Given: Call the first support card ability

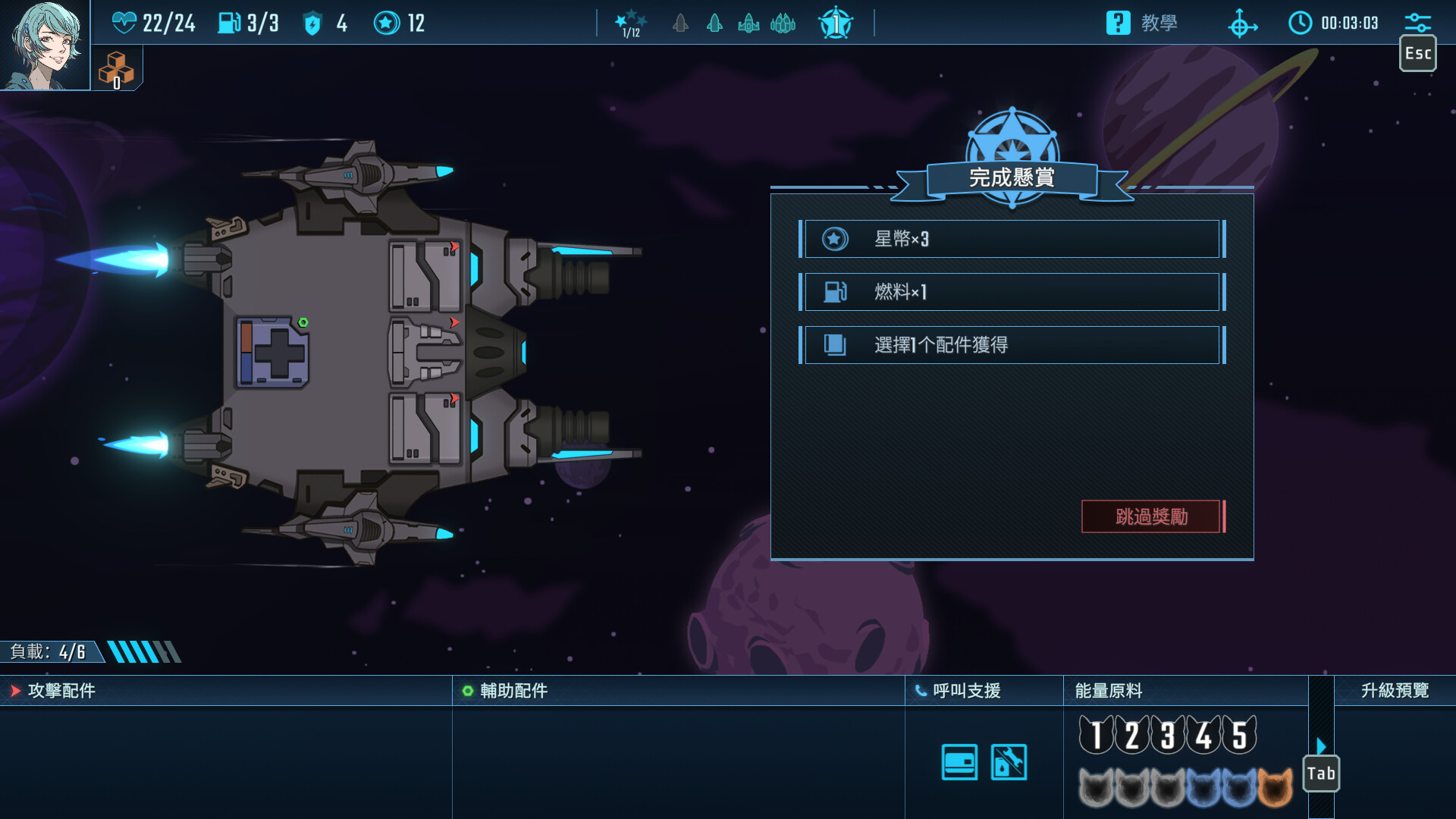Looking at the screenshot, I should (x=959, y=762).
